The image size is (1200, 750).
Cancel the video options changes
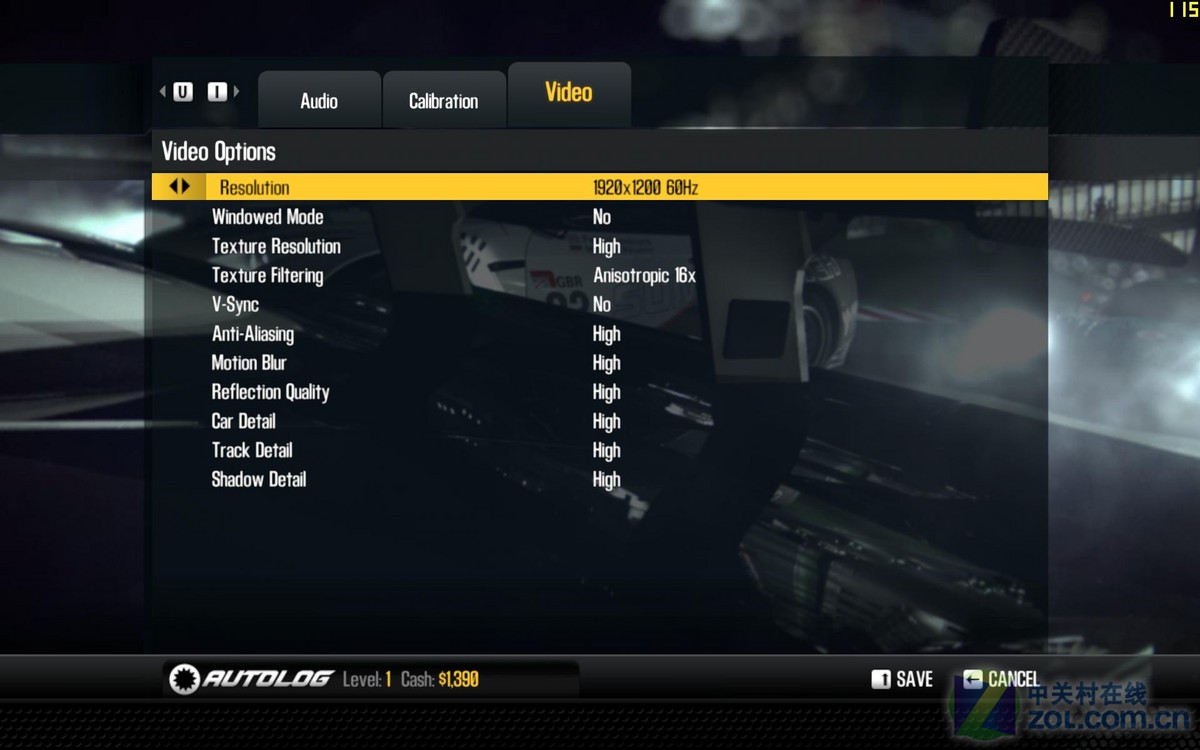[1001, 680]
